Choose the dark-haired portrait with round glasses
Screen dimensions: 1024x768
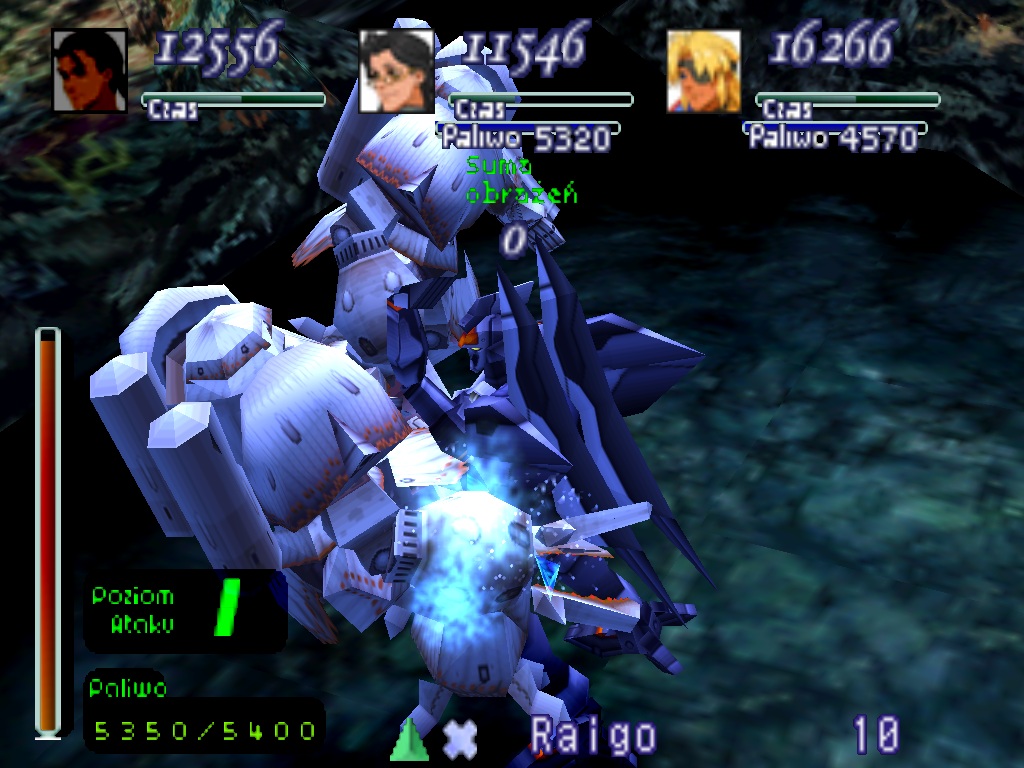tap(396, 70)
